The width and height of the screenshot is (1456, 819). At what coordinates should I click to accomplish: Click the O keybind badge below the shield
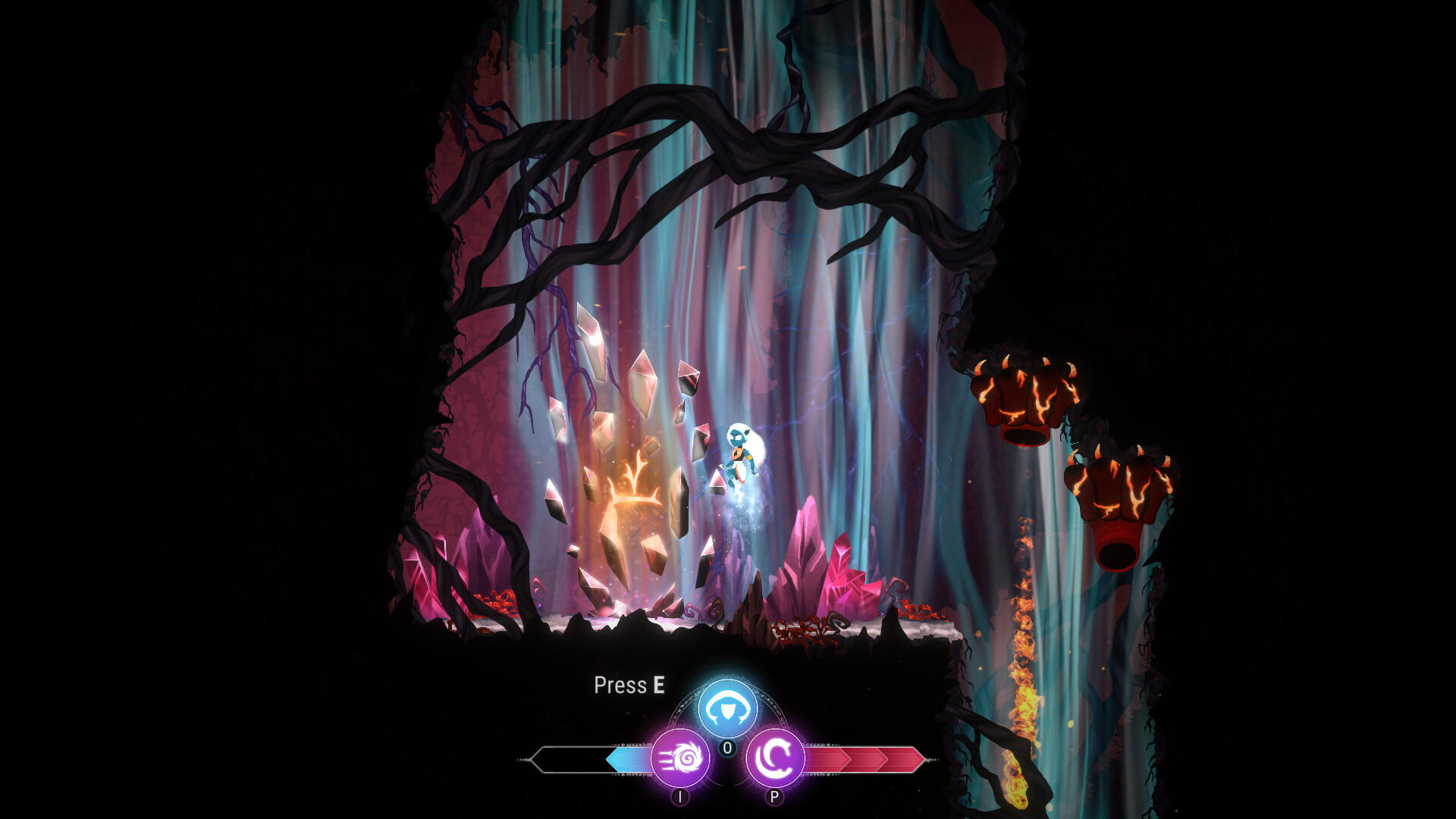pyautogui.click(x=726, y=748)
